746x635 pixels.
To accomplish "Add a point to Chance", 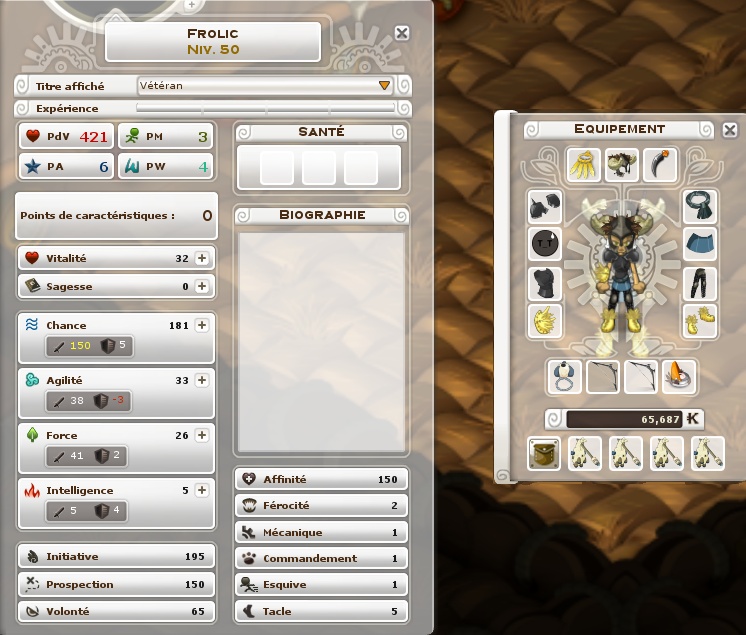I will [202, 325].
